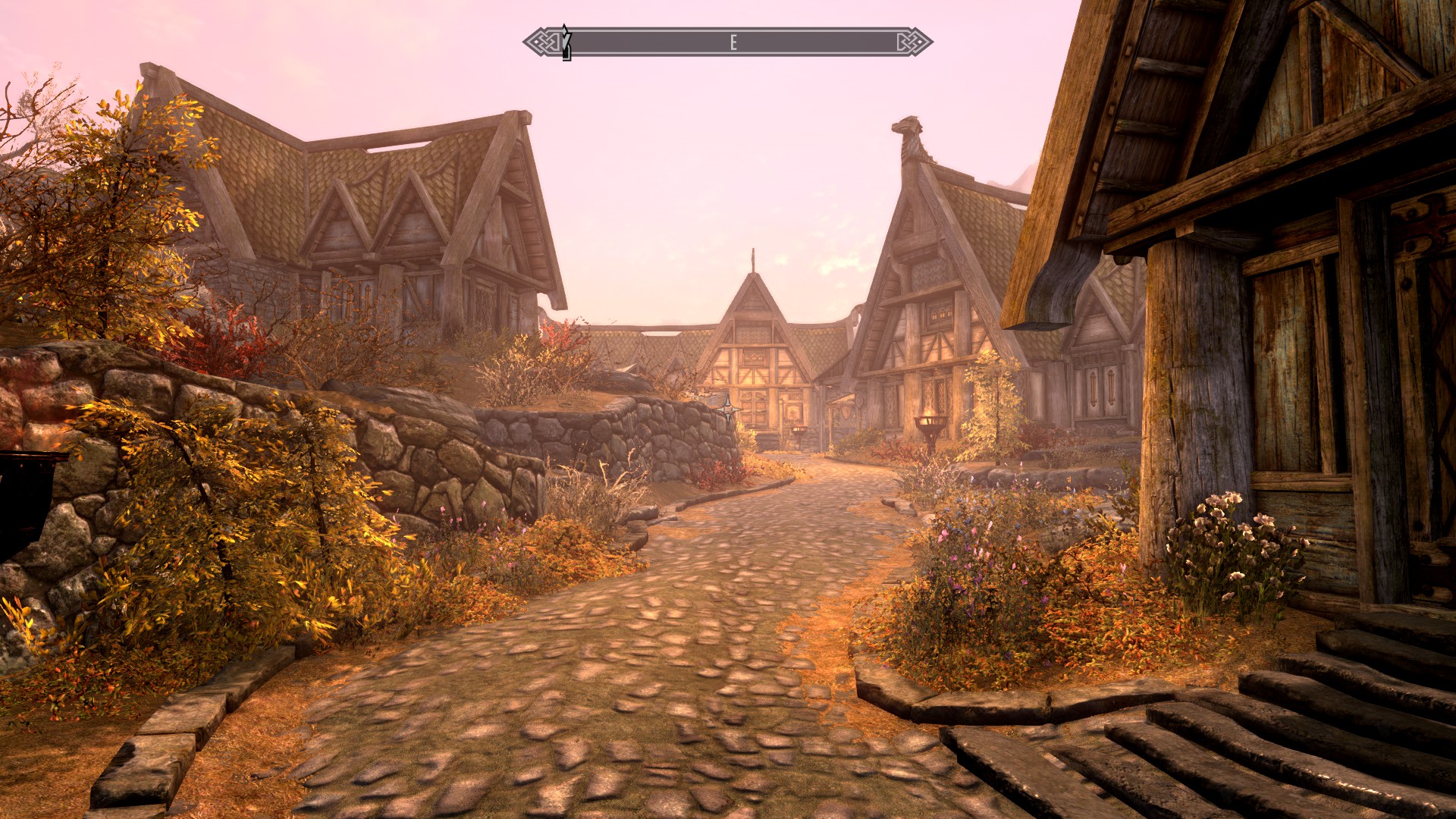The width and height of the screenshot is (1456, 819).
Task: Select the compass bar at the East heading
Action: [x=733, y=42]
